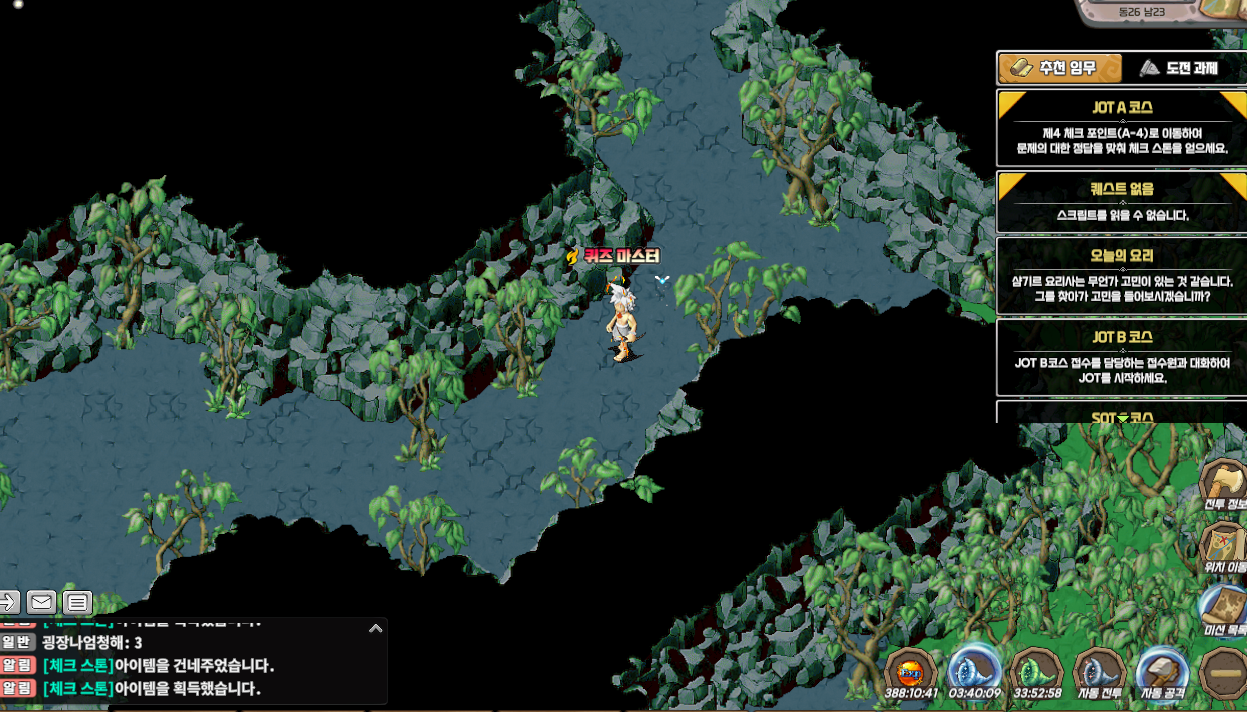Expand the chat log with the caret
1247x712 pixels.
click(x=376, y=629)
